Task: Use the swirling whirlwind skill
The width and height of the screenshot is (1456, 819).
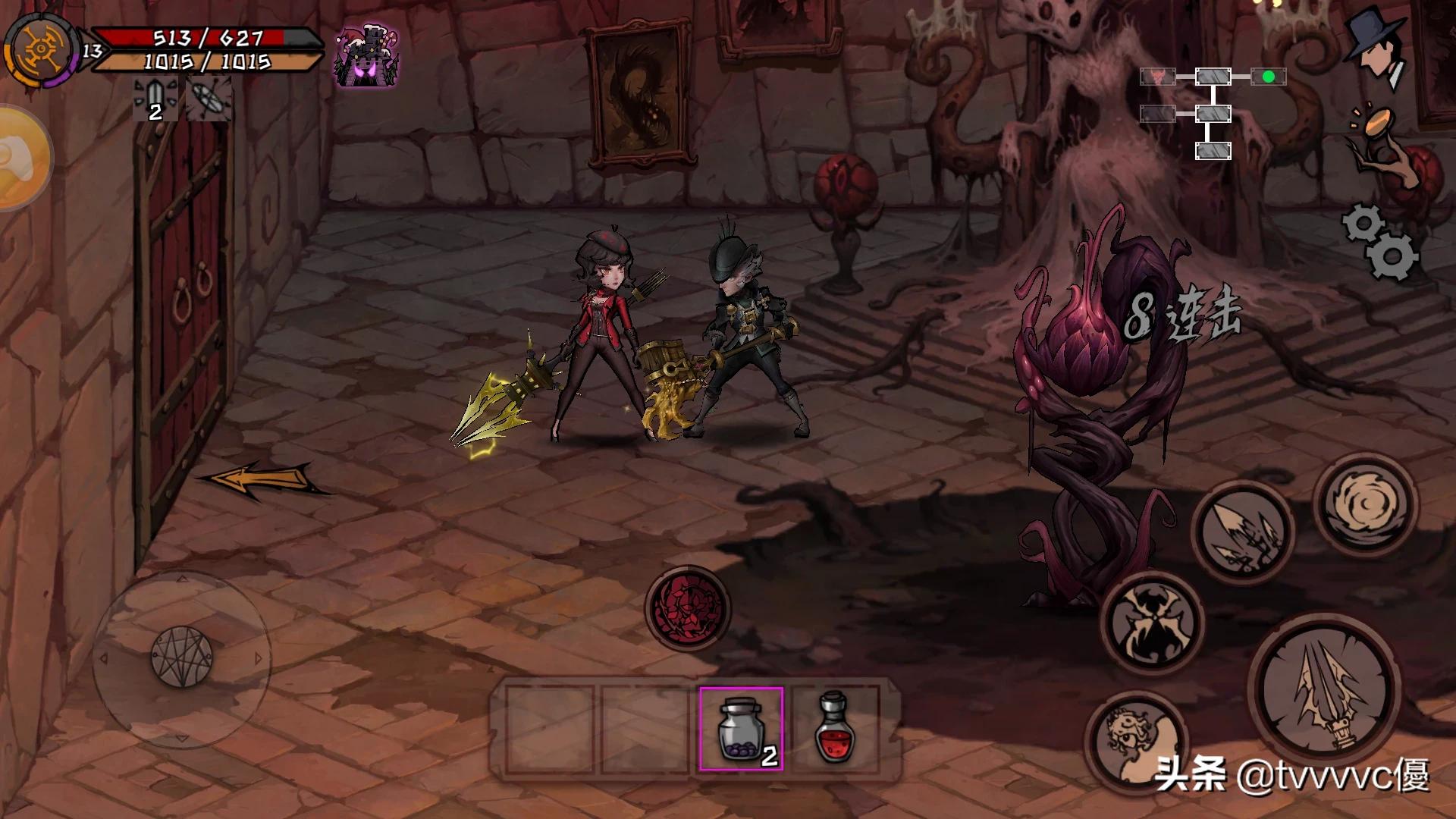Action: (x=1364, y=503)
